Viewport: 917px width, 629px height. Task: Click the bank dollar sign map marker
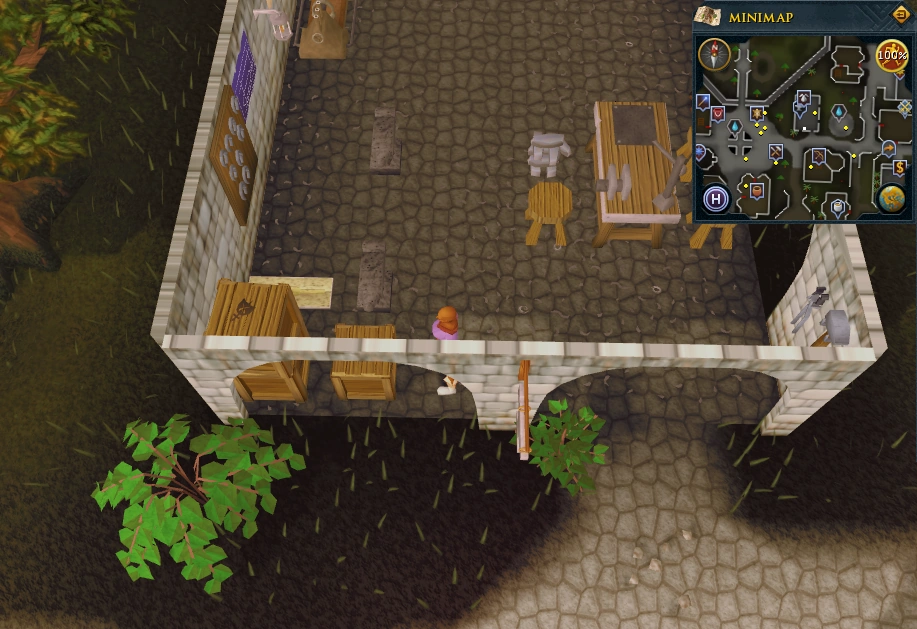pyautogui.click(x=900, y=167)
